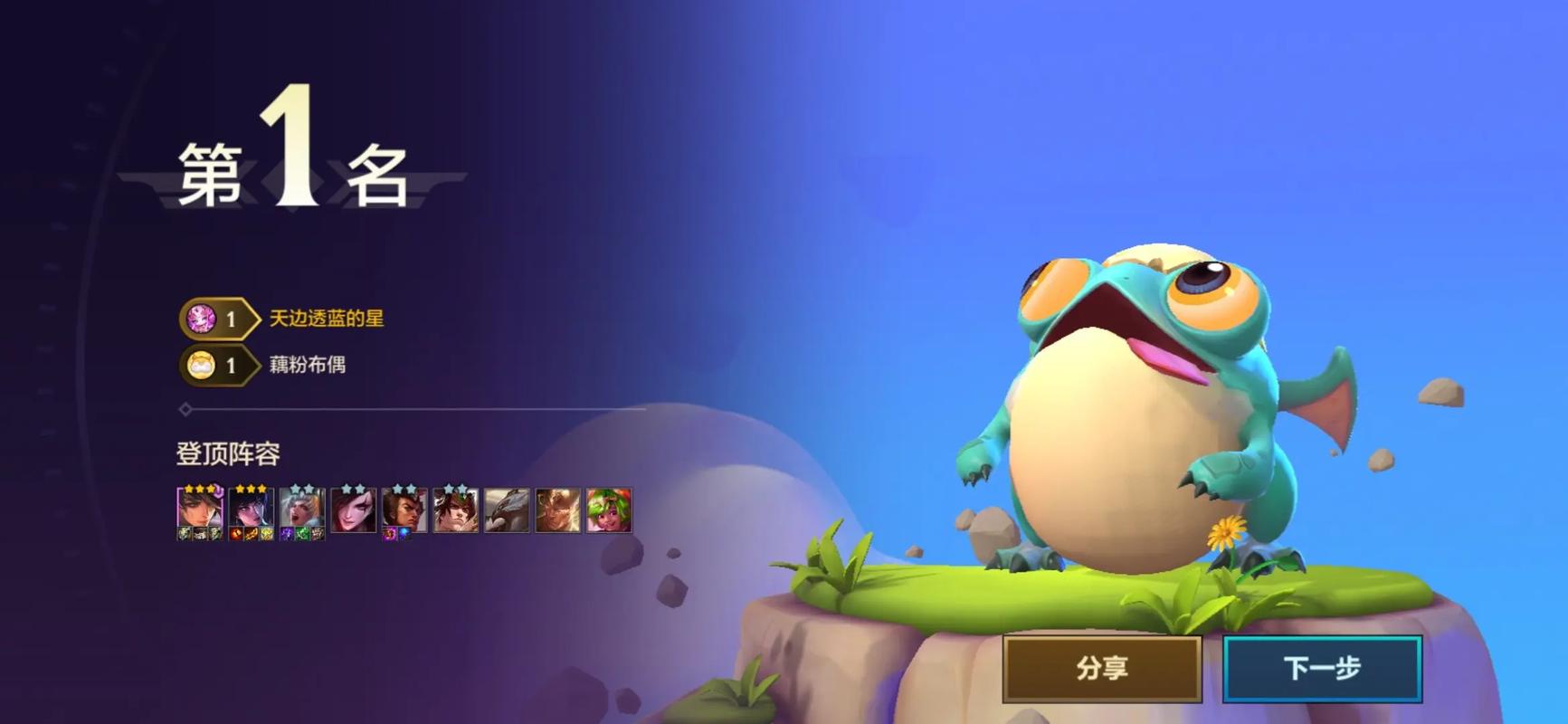Share the result with the 分享 button
Screen dimensions: 1568x724
pyautogui.click(x=1102, y=669)
